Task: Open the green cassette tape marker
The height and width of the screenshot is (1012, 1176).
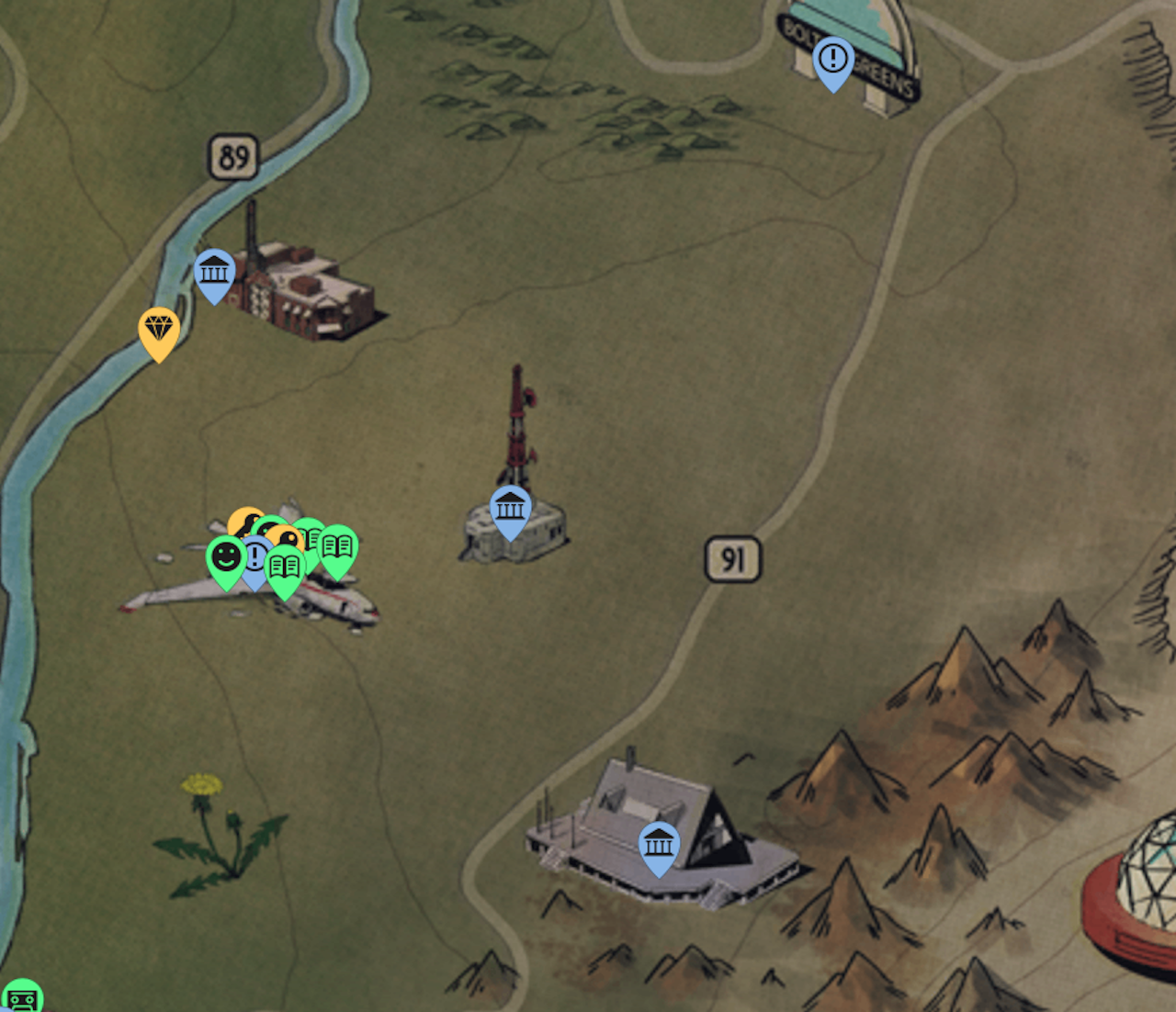Action: [x=20, y=998]
